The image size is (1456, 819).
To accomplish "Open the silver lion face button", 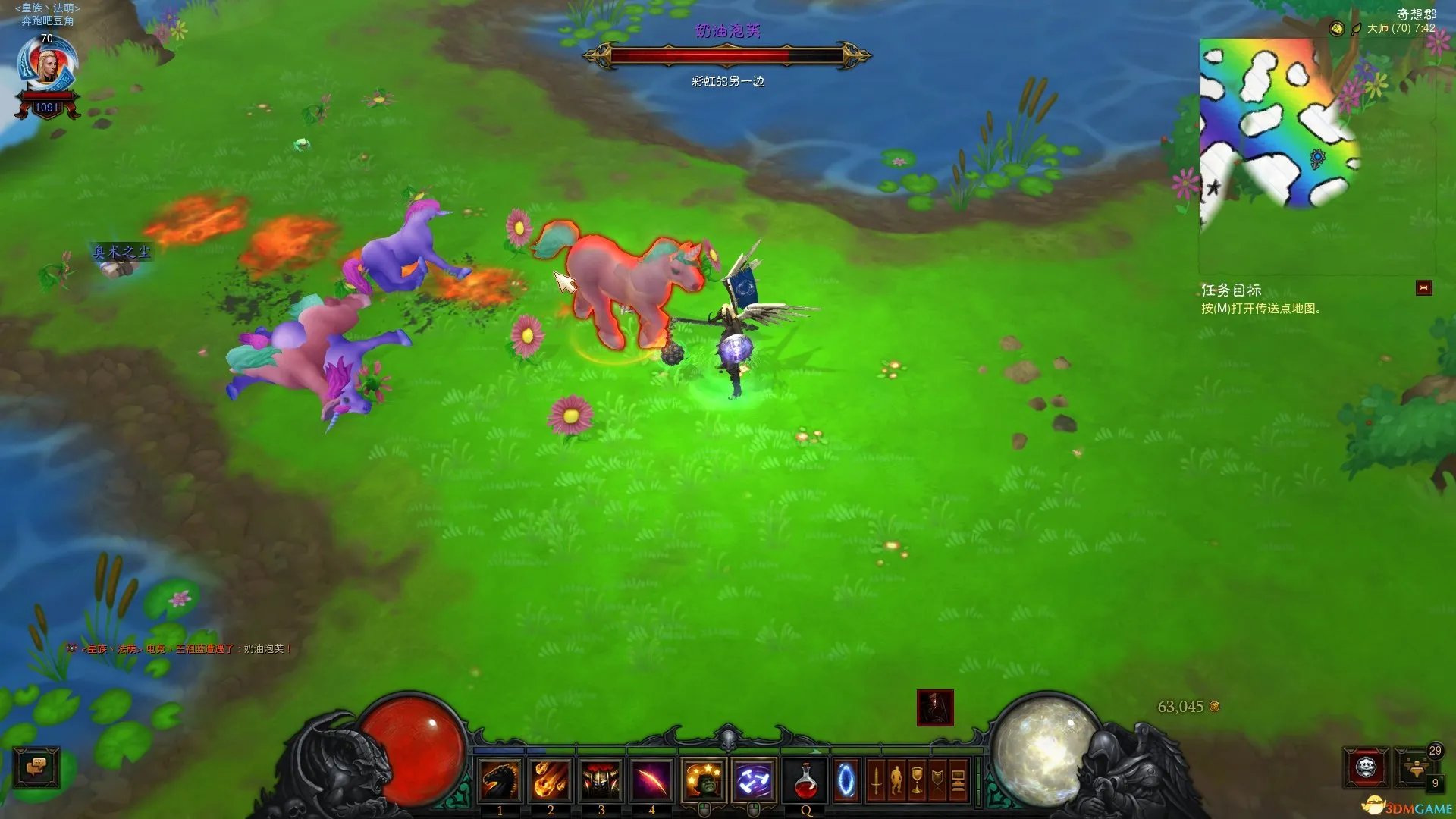I will pyautogui.click(x=1366, y=768).
